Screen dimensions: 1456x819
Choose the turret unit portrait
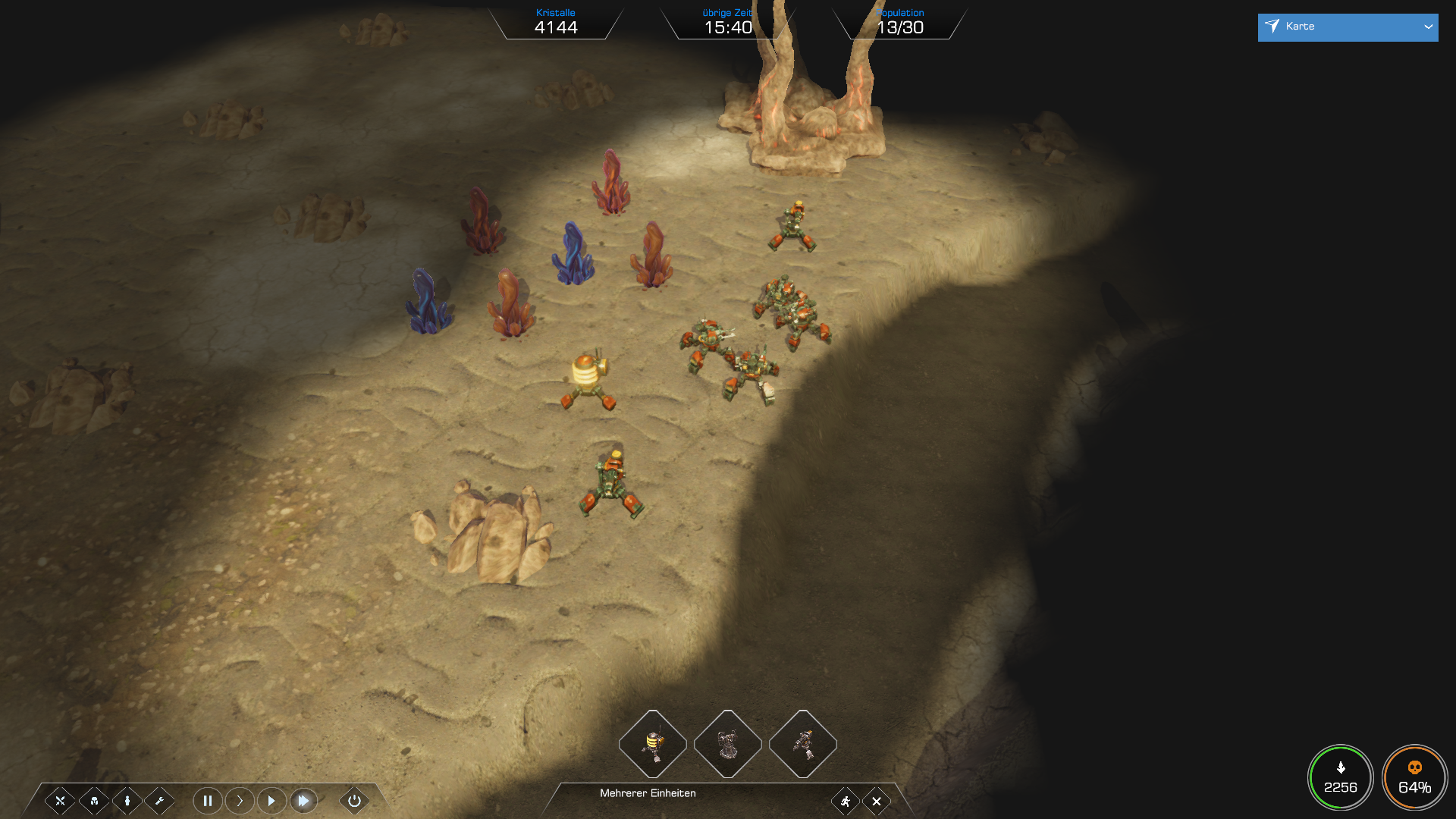click(x=727, y=744)
